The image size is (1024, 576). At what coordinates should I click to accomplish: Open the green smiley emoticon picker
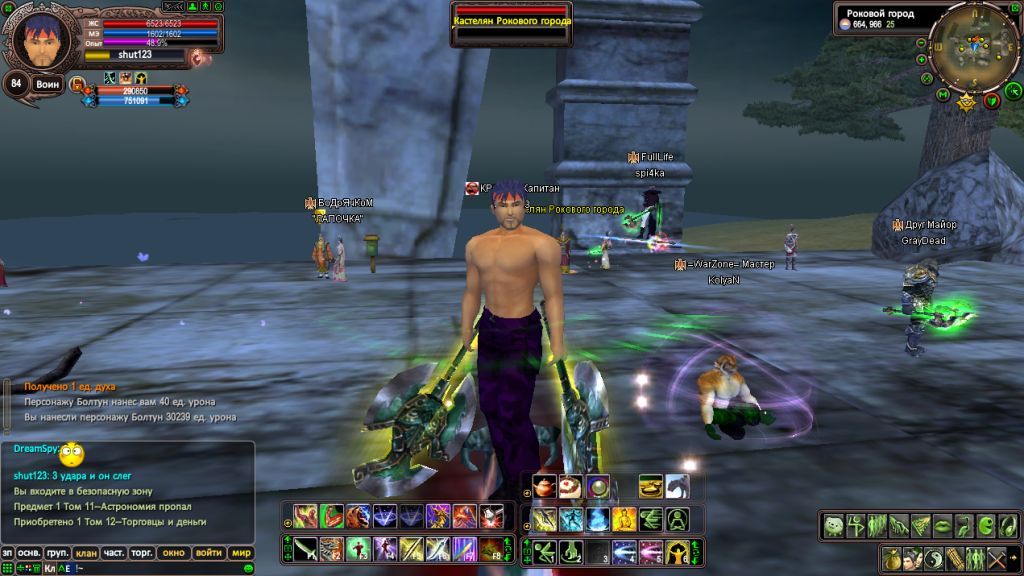click(x=248, y=568)
